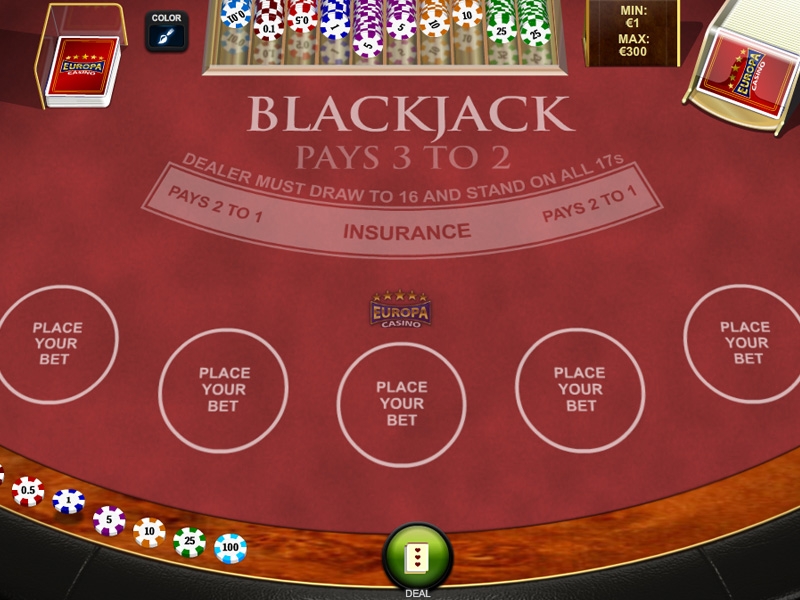
Task: Pick the light blue 100 chip
Action: click(x=230, y=548)
